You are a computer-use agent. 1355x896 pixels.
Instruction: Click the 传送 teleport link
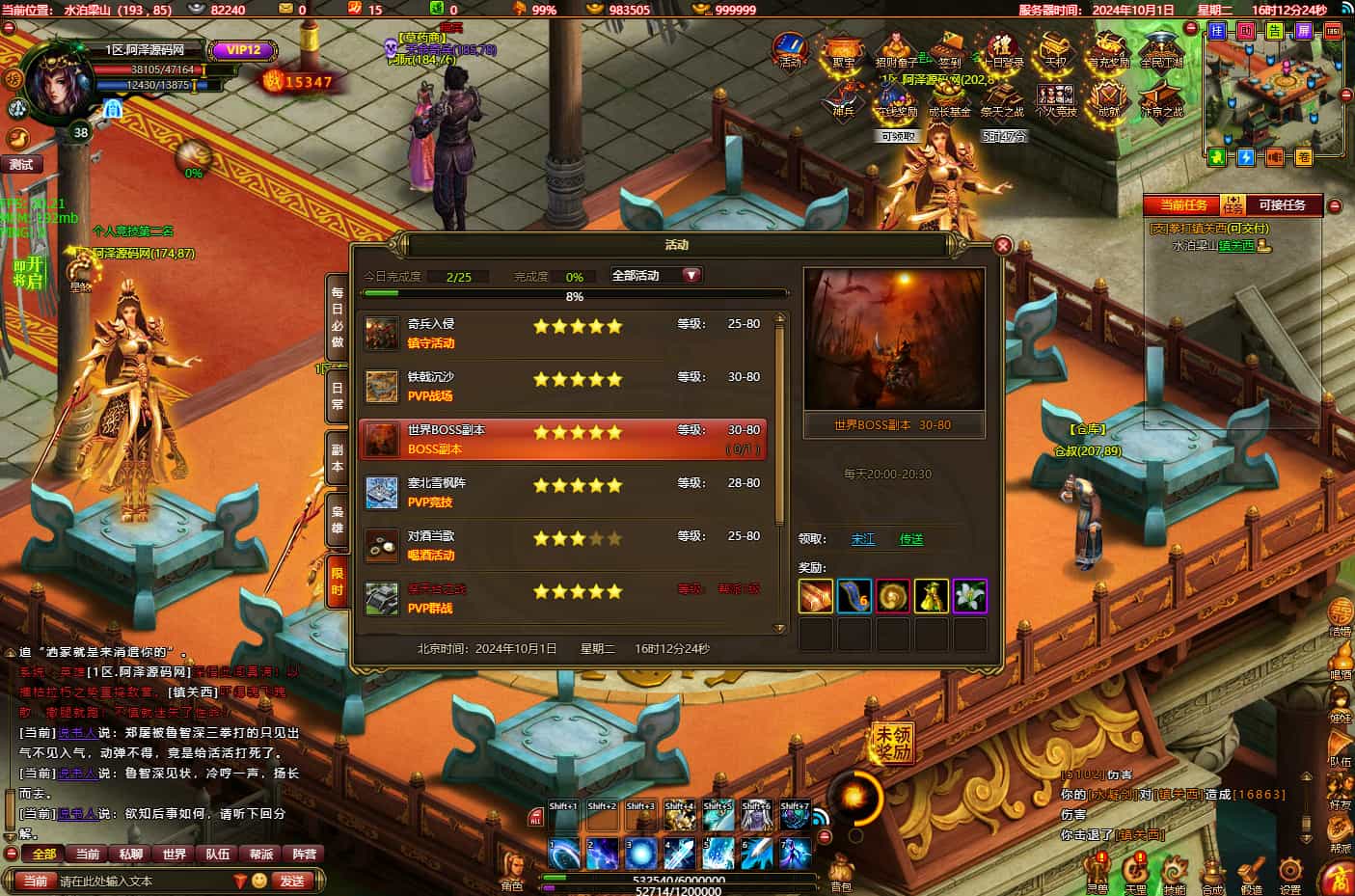(911, 539)
